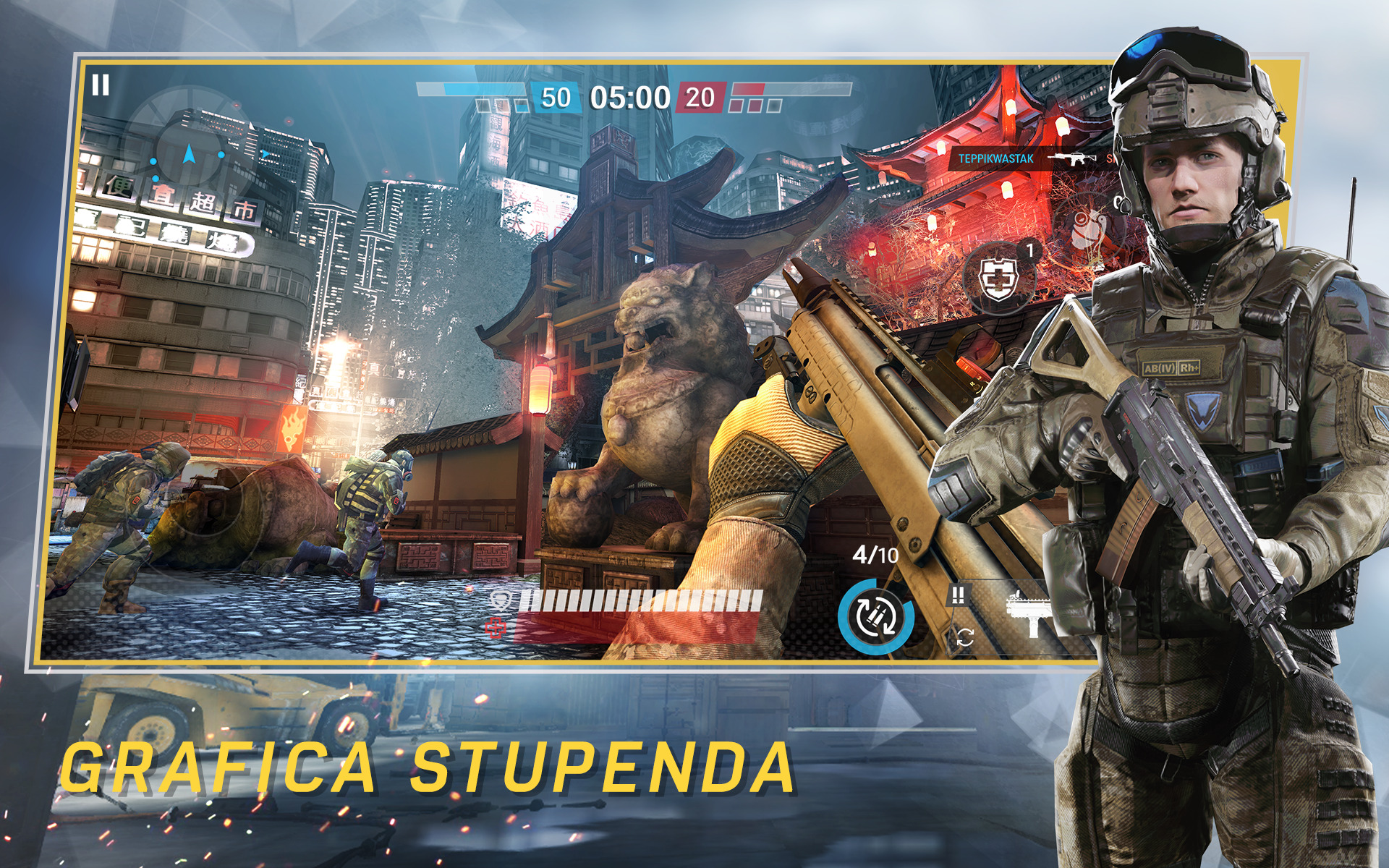Tap the 4/10 ammunition counter
Image resolution: width=1389 pixels, height=868 pixels.
[874, 555]
